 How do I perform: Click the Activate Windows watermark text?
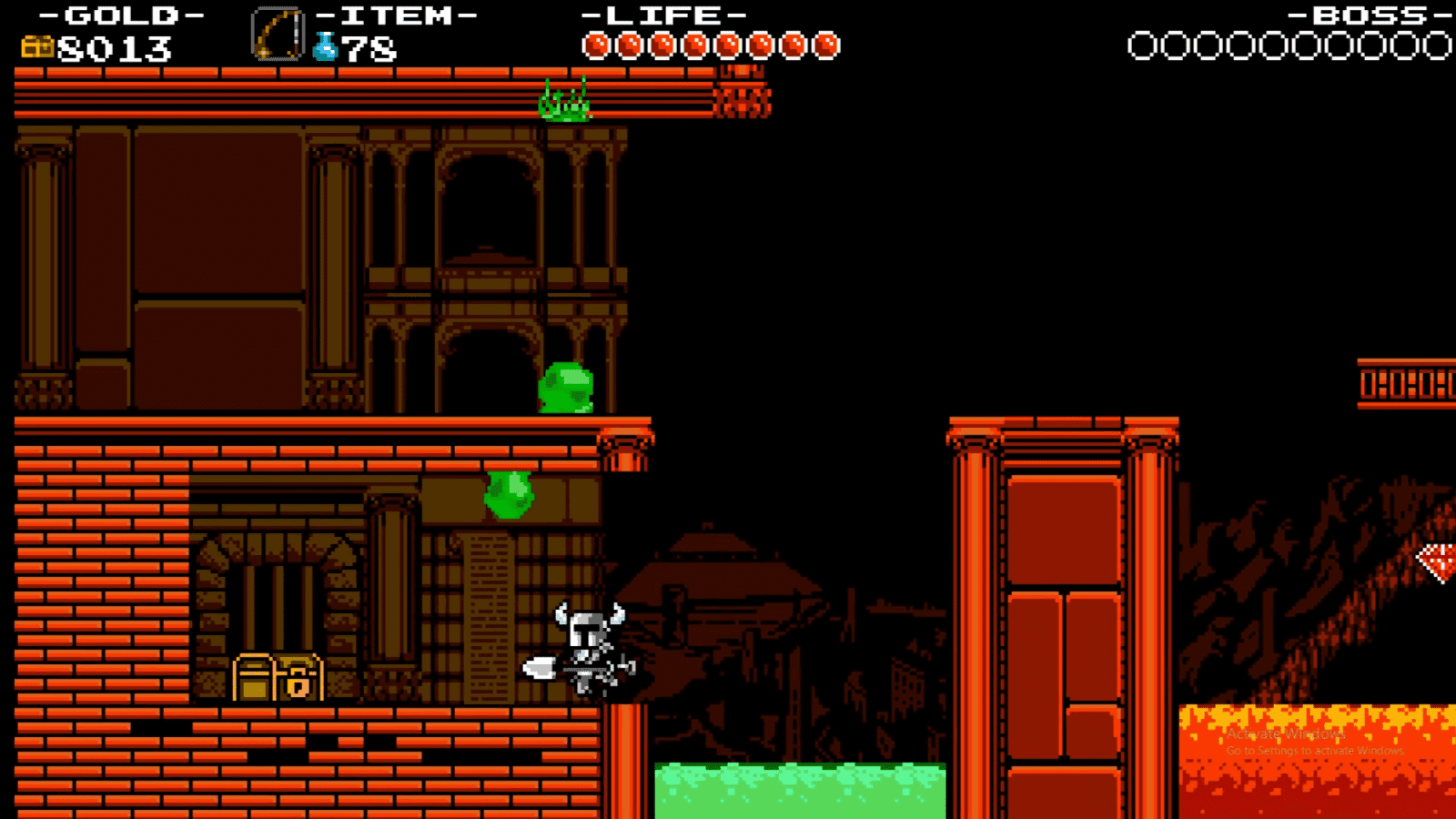[1285, 732]
